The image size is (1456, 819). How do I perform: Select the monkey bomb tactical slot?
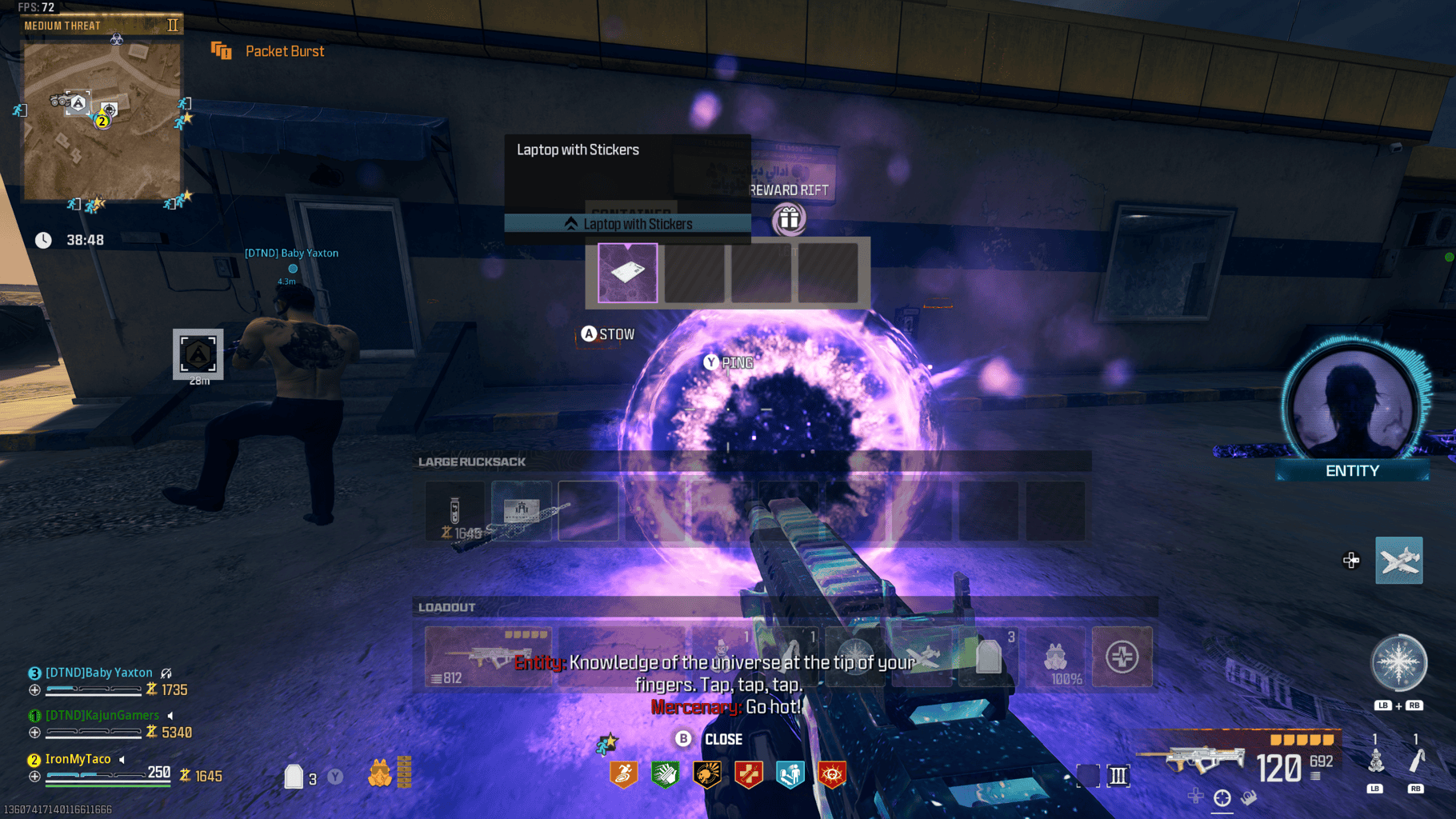click(x=722, y=657)
